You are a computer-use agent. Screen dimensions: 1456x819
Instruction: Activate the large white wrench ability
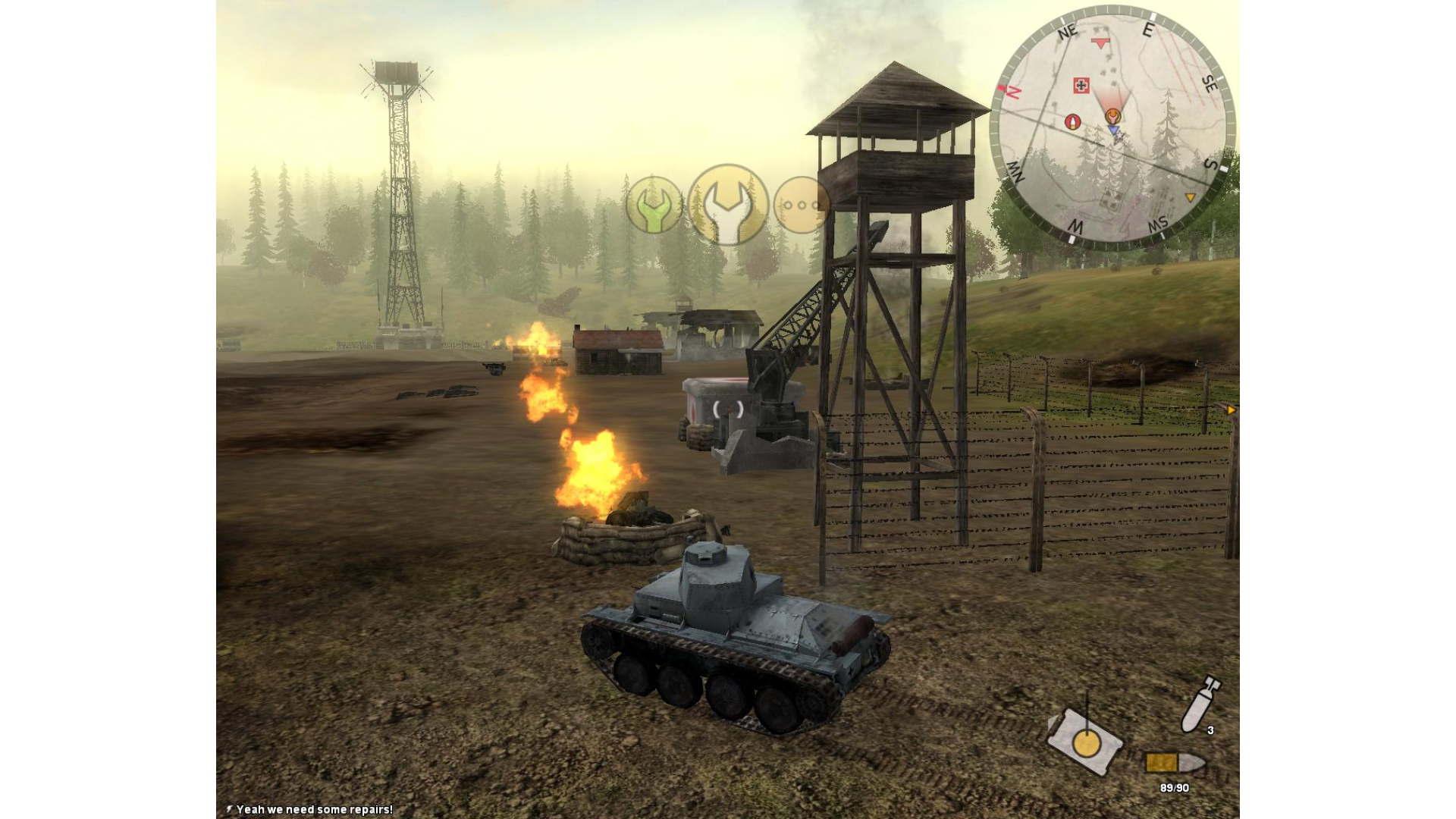pyautogui.click(x=727, y=205)
